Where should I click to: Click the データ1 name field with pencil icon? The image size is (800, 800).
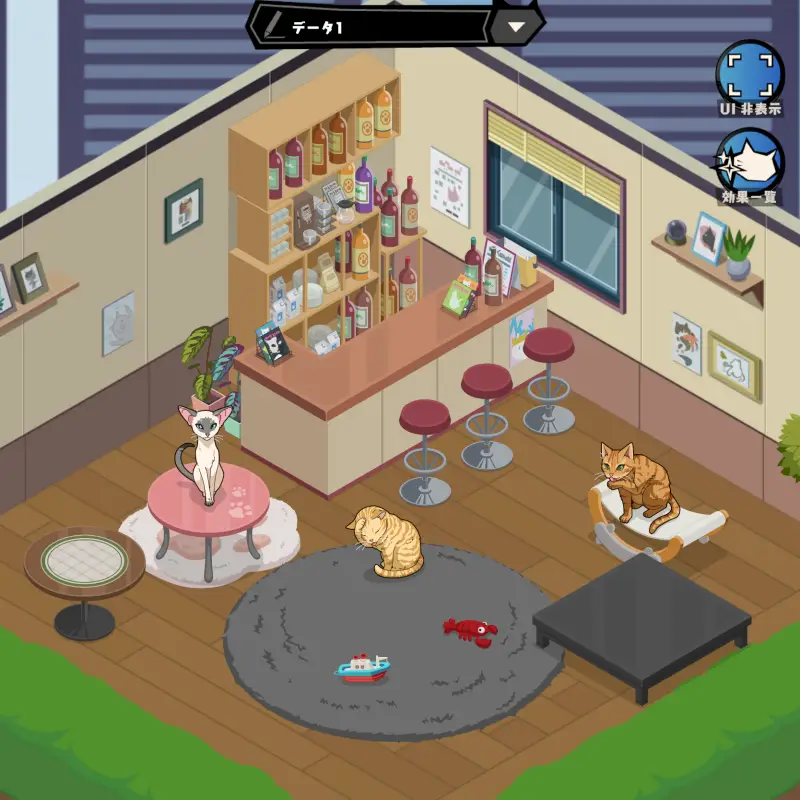(x=370, y=27)
